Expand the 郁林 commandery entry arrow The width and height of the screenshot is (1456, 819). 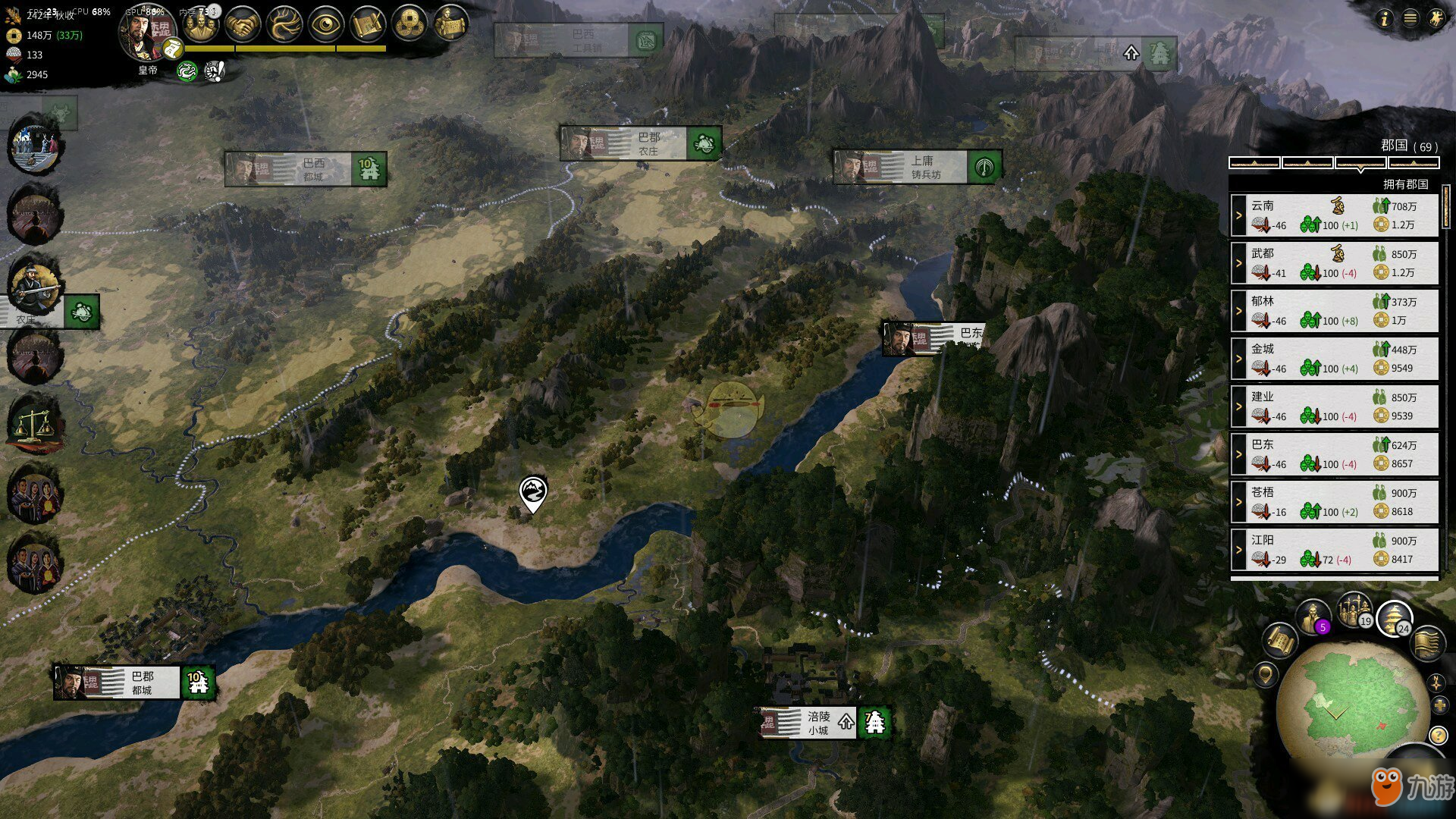click(1238, 311)
